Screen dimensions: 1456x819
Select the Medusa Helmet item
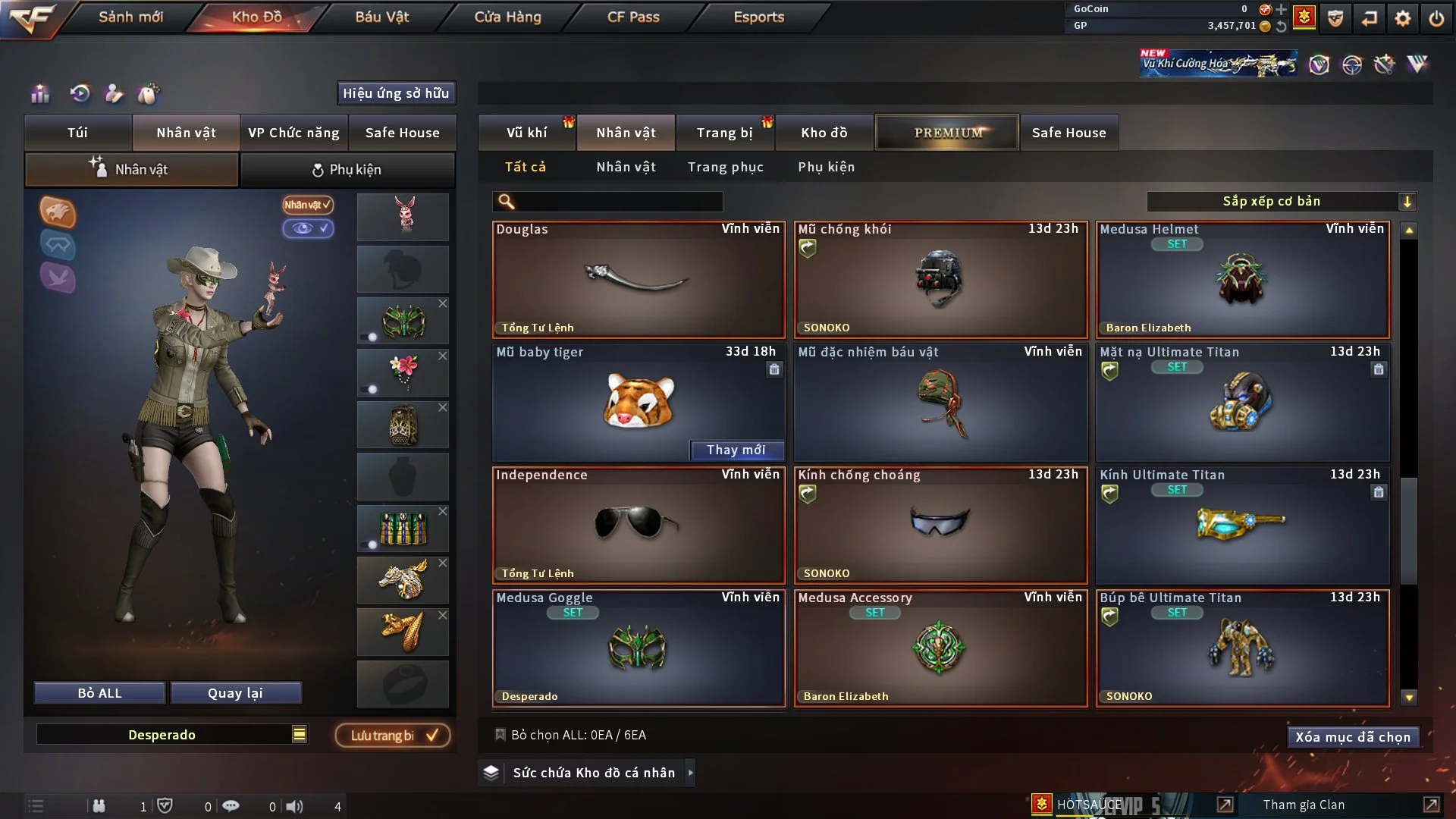click(x=1242, y=280)
